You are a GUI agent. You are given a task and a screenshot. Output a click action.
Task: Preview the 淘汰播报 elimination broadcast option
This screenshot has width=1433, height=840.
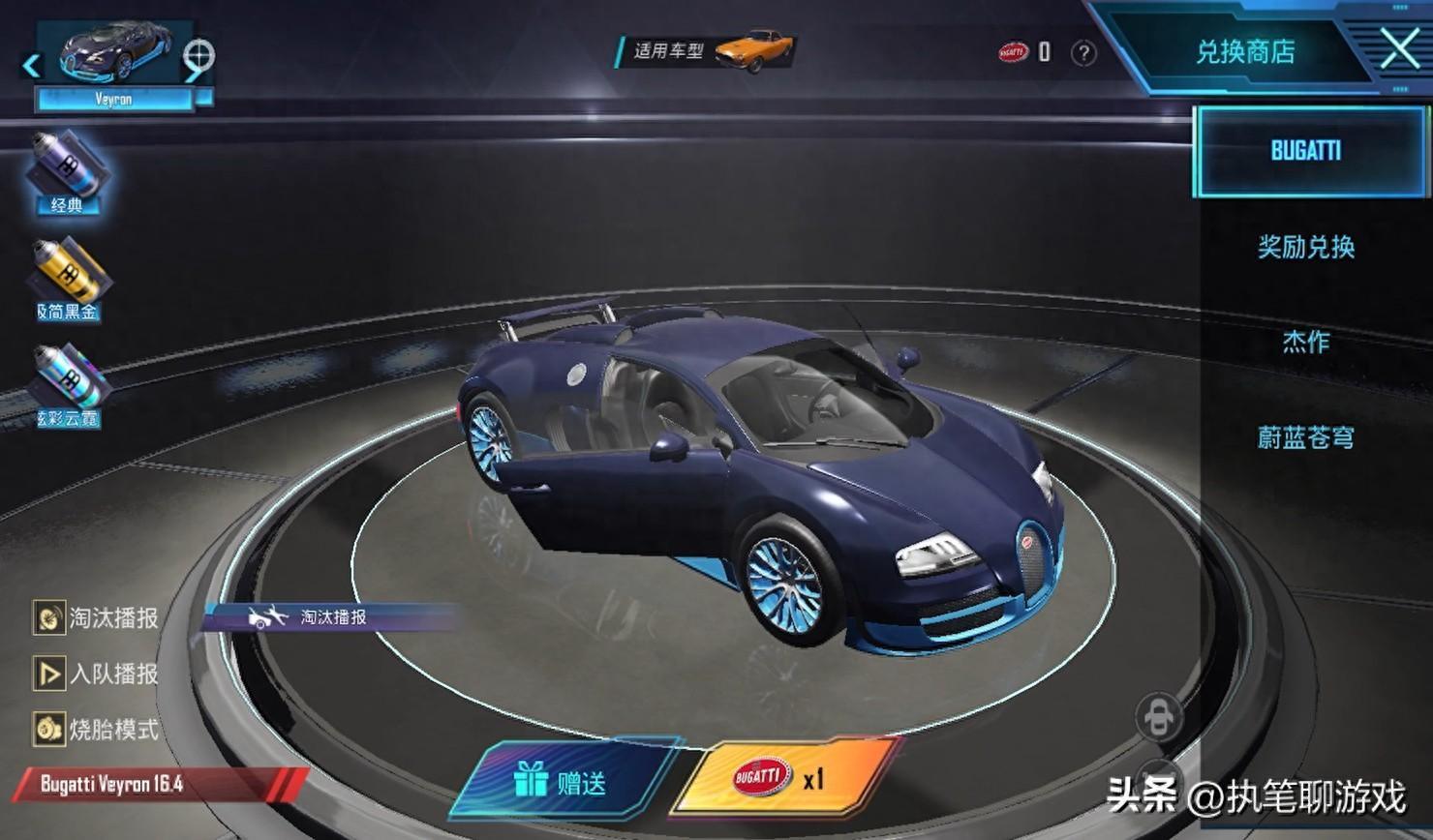(97, 617)
